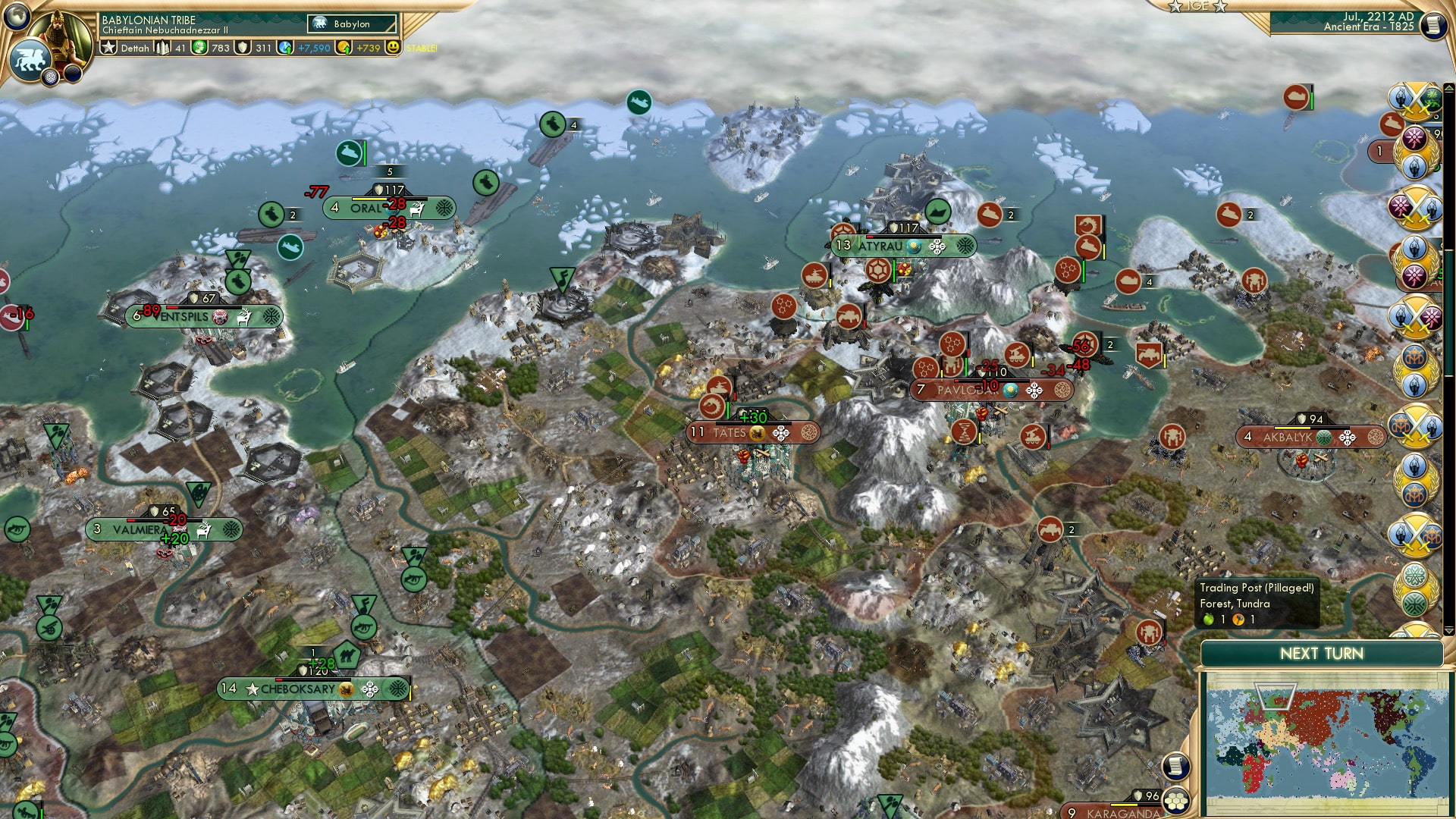
Task: Select the Cheboksary city banner
Action: (x=296, y=689)
